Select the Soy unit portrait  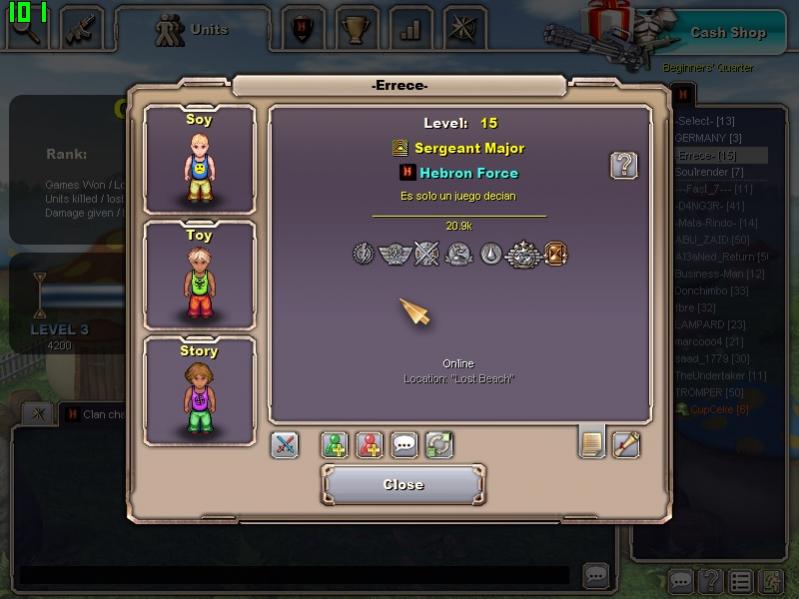200,160
